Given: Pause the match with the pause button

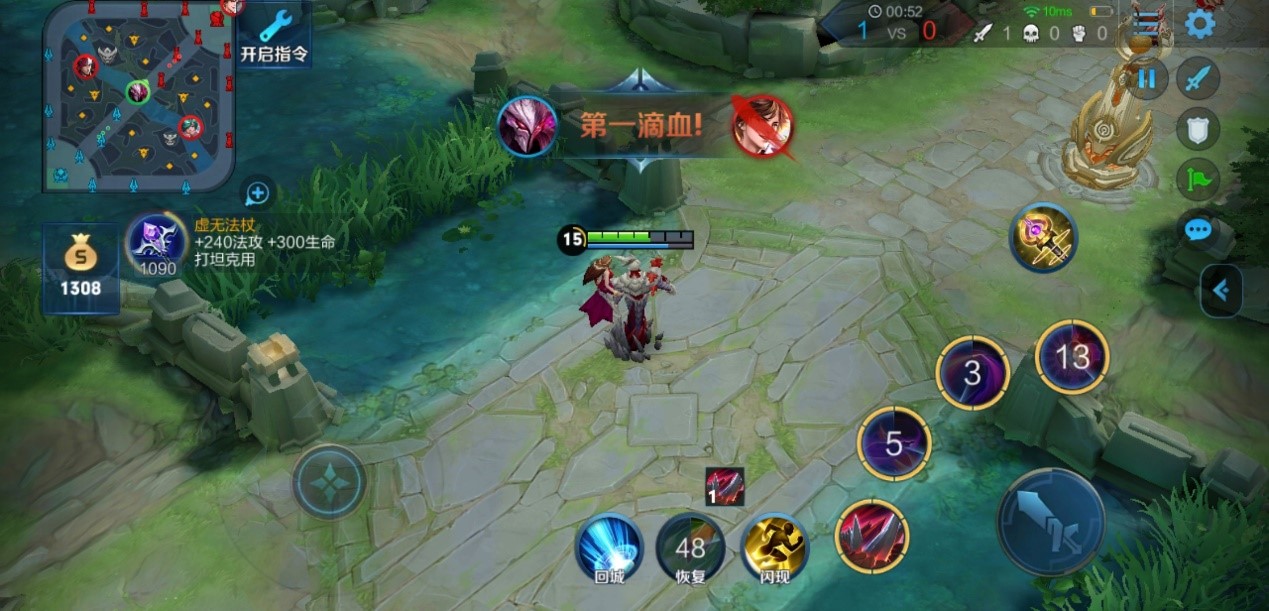Looking at the screenshot, I should point(1146,77).
